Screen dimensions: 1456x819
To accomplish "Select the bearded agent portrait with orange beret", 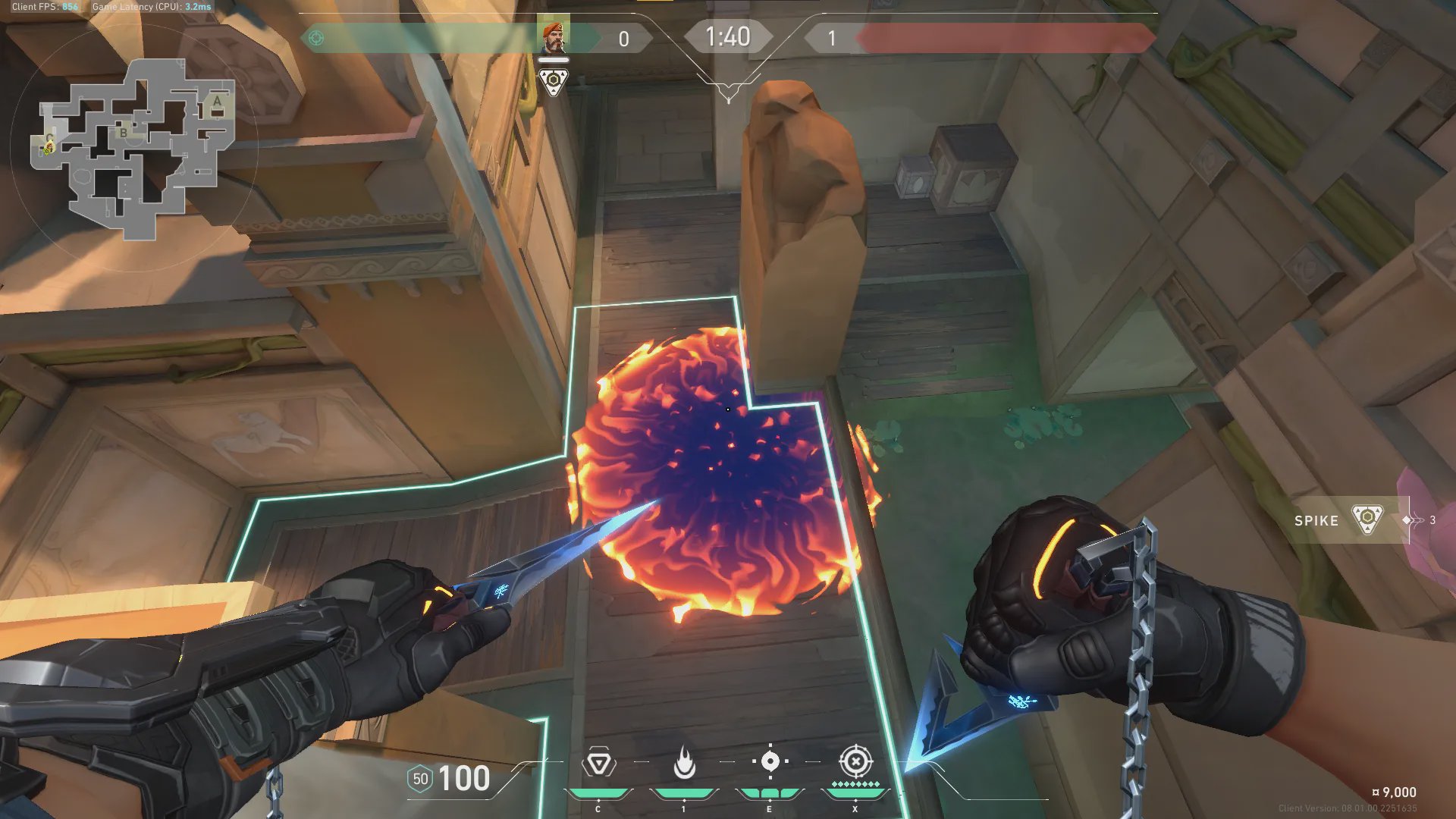I will pyautogui.click(x=553, y=38).
